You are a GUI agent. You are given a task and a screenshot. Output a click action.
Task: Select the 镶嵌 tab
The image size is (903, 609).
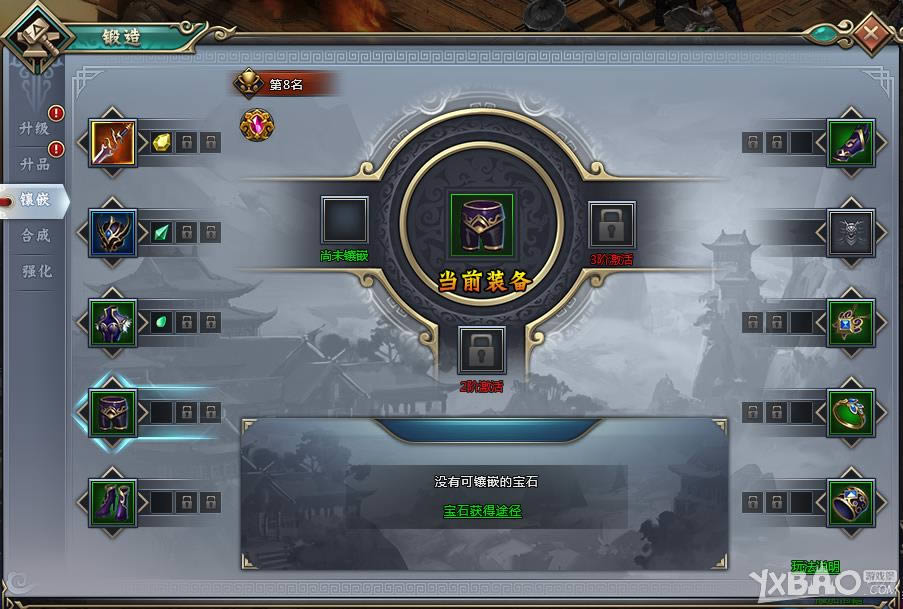pyautogui.click(x=35, y=199)
